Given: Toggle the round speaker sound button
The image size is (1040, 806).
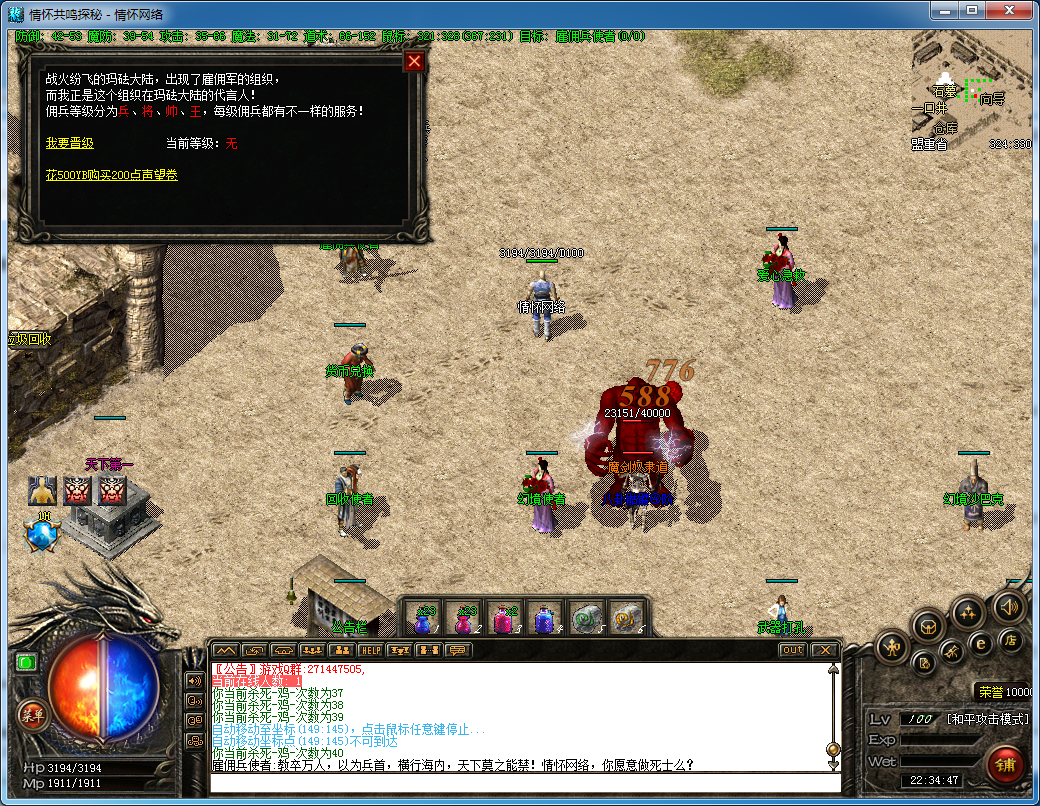Looking at the screenshot, I should click(1009, 606).
